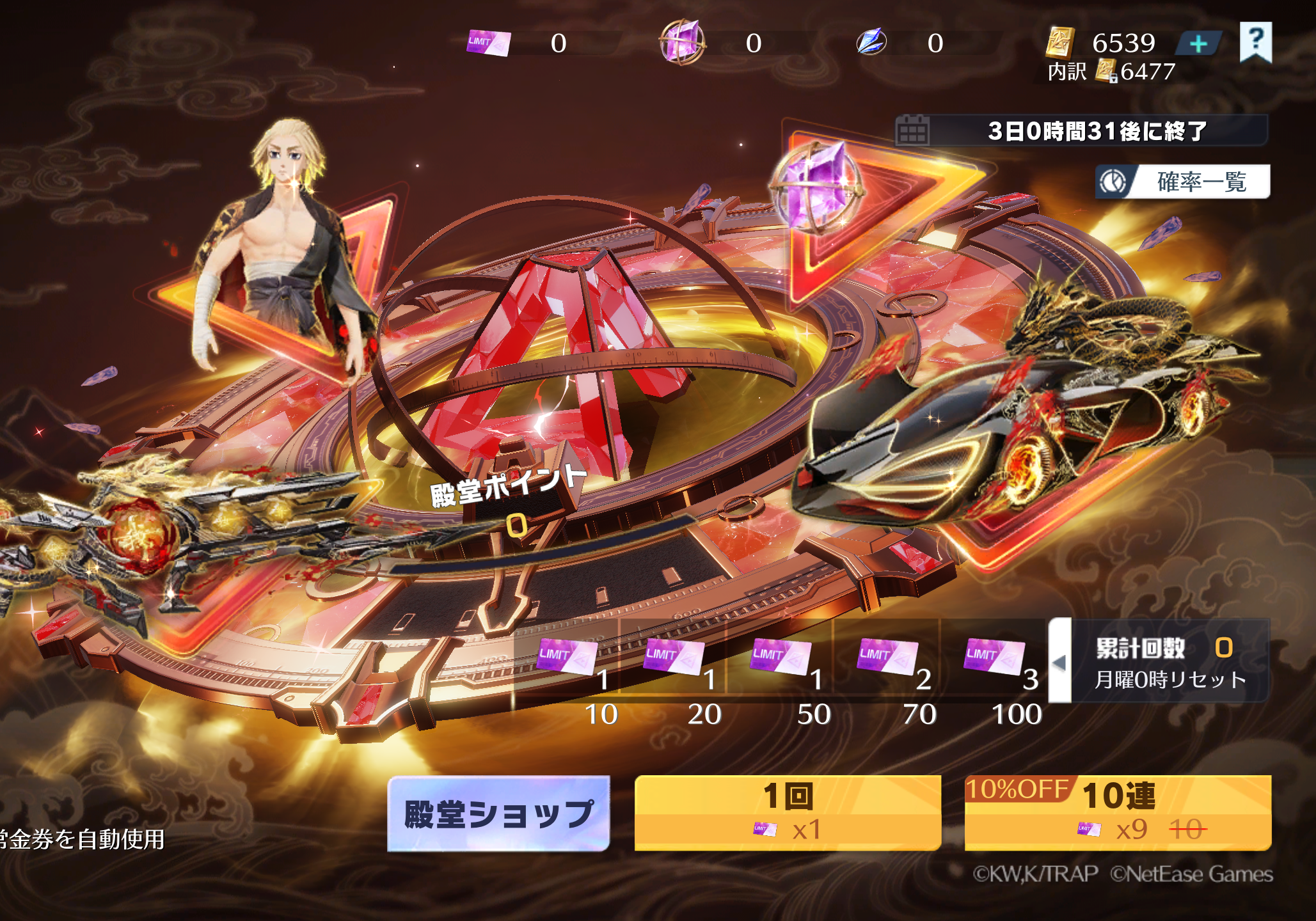1316x921 pixels.
Task: Collapse the 累計回数 panel arrow
Action: (x=1059, y=662)
